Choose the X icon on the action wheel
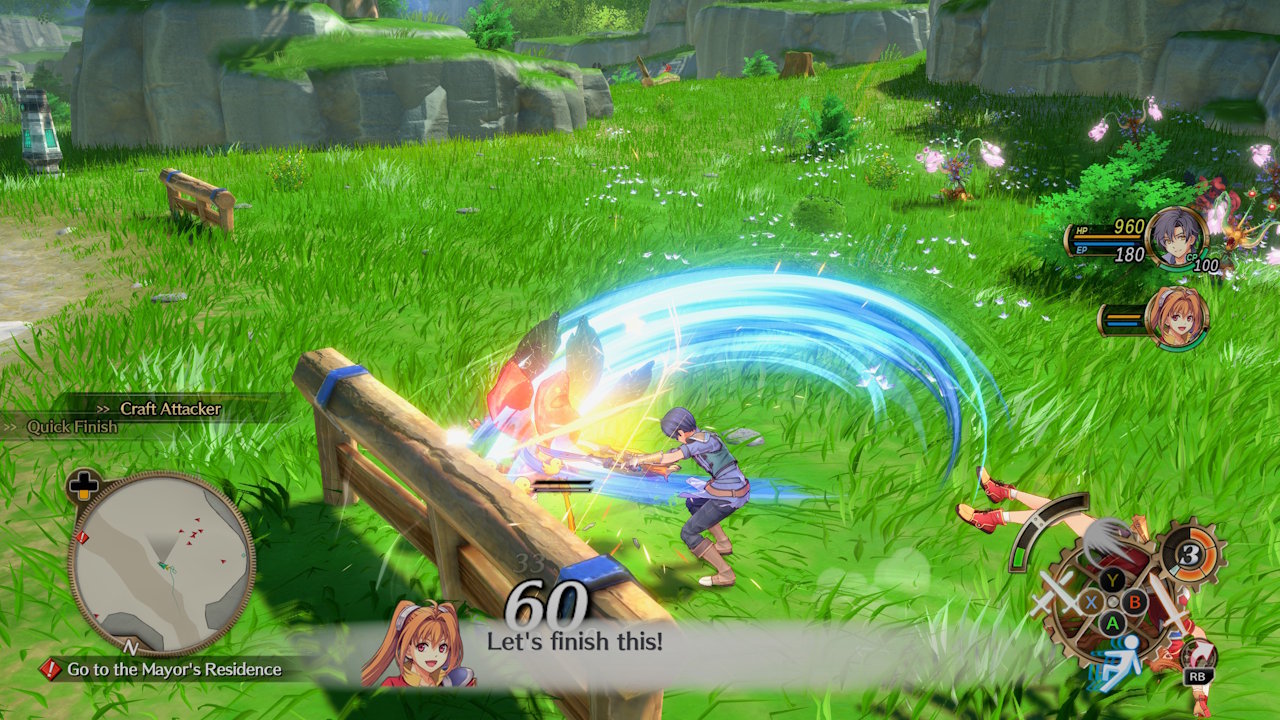 [1090, 601]
